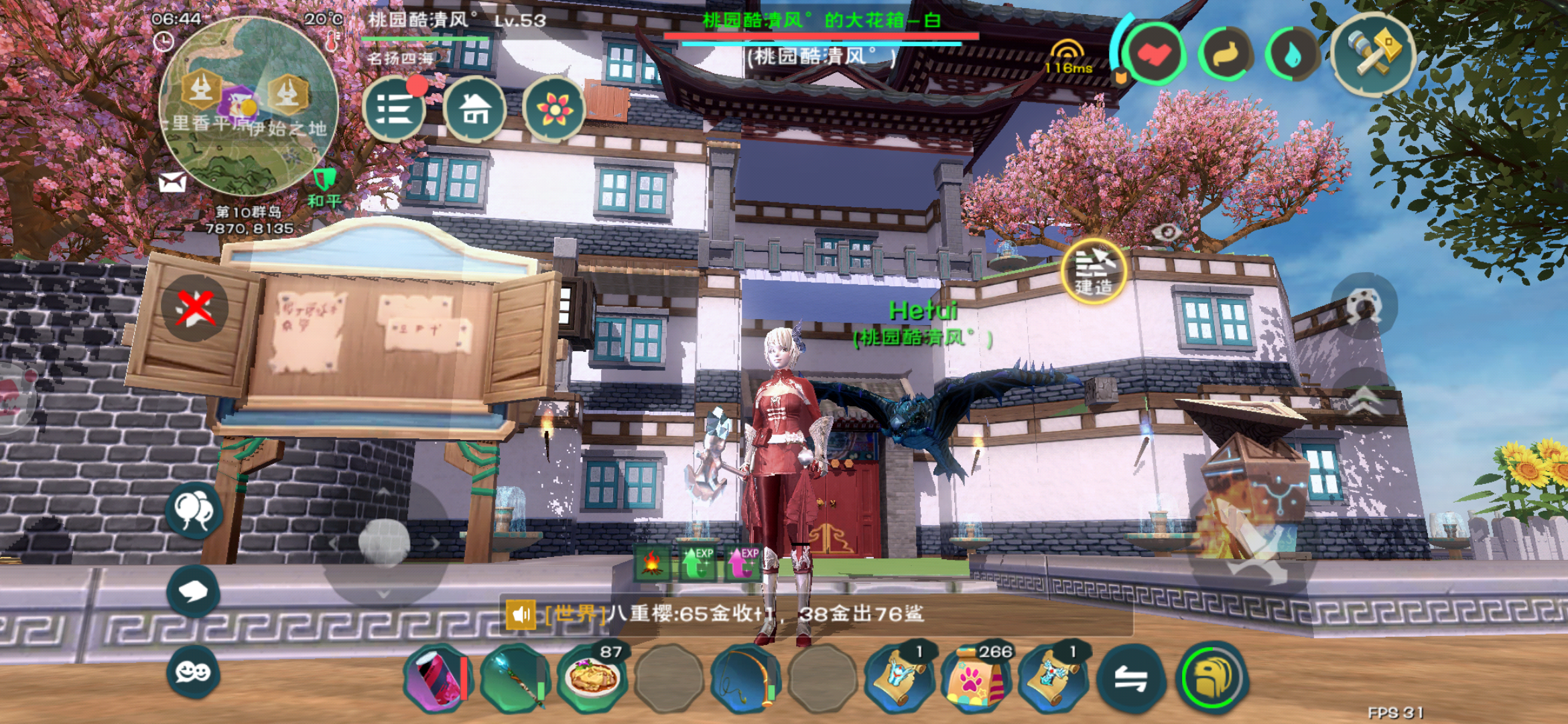
Task: Select the paw print bag with 266
Action: (x=976, y=678)
